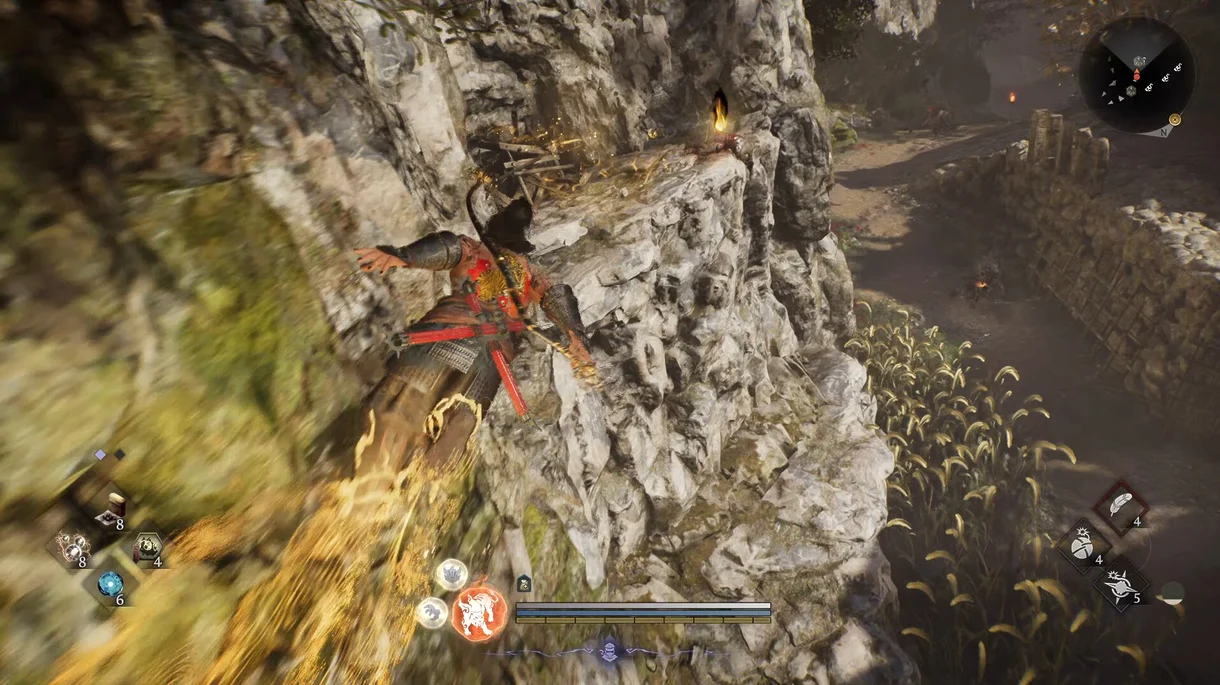Select the upper white spirit orb
The height and width of the screenshot is (685, 1220).
pos(451,573)
